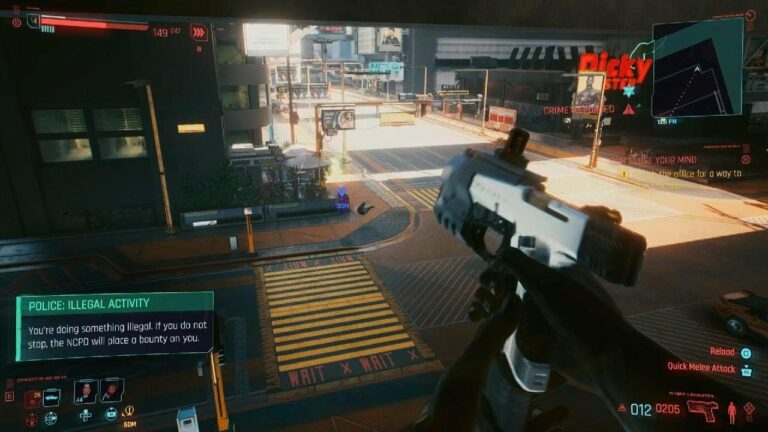Click the diamond icon beside the character silhouette
This screenshot has width=768, height=432.
752,410
